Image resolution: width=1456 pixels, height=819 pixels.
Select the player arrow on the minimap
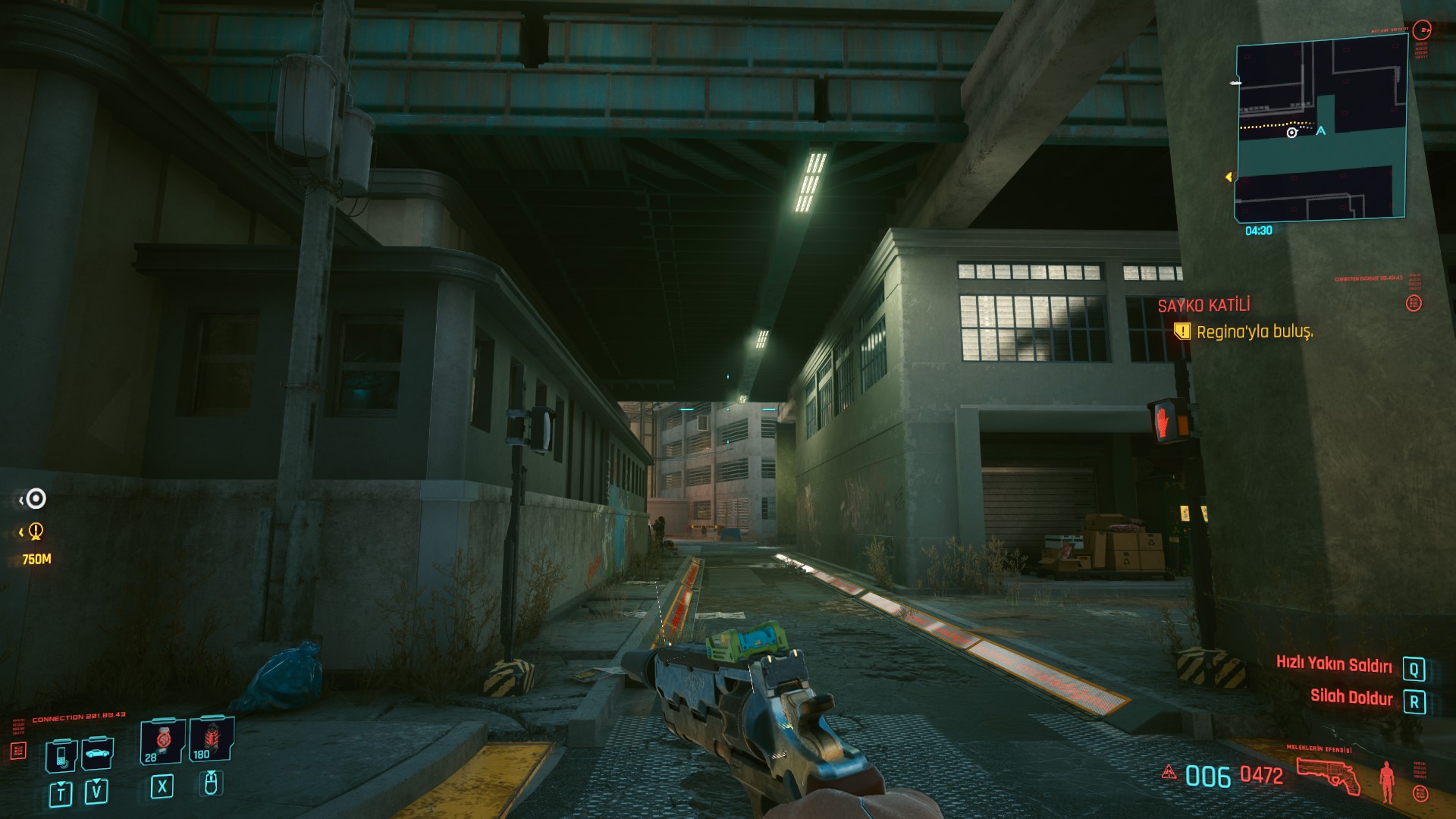1321,131
